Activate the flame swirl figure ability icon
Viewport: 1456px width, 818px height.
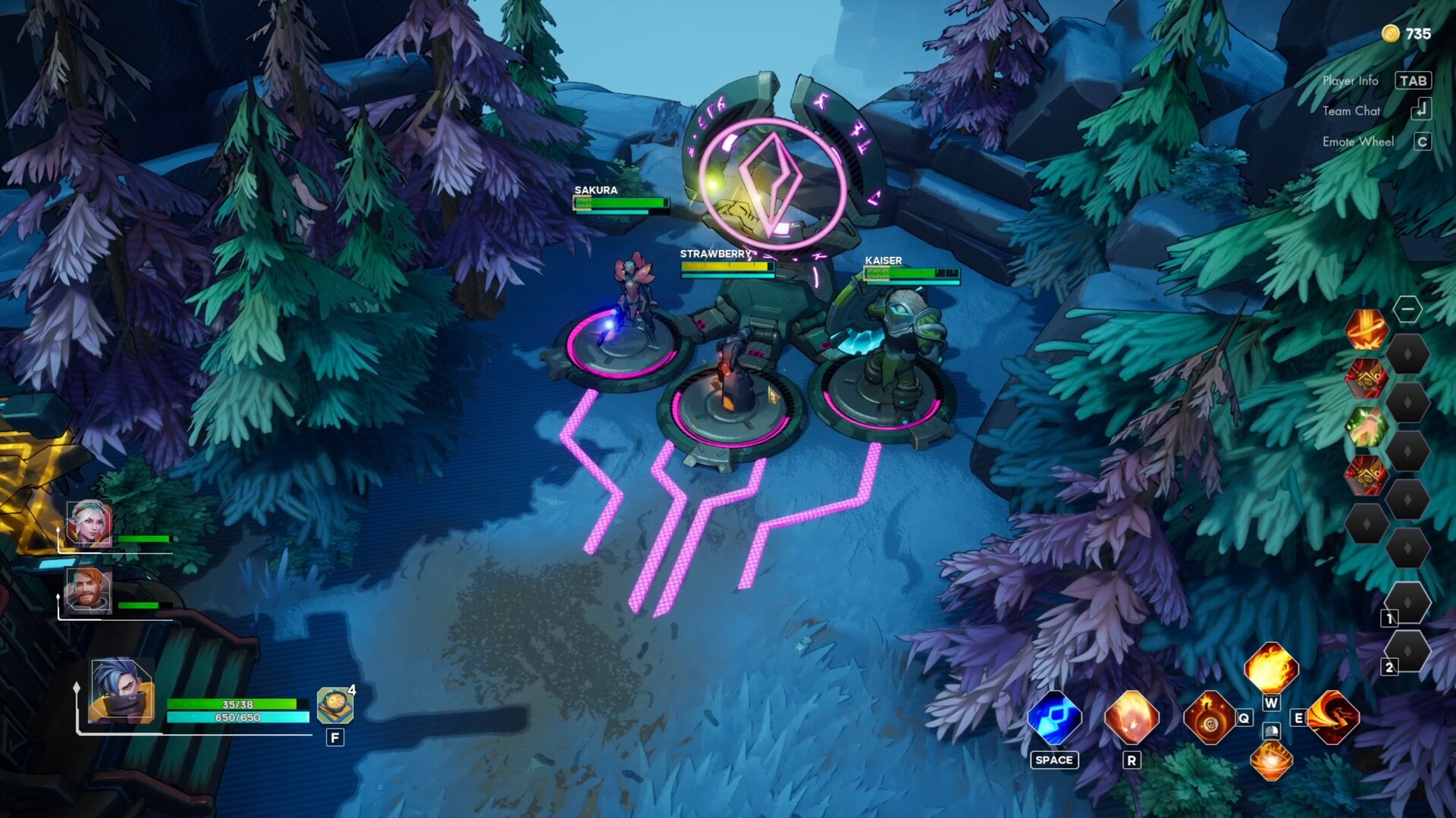pos(1333,717)
